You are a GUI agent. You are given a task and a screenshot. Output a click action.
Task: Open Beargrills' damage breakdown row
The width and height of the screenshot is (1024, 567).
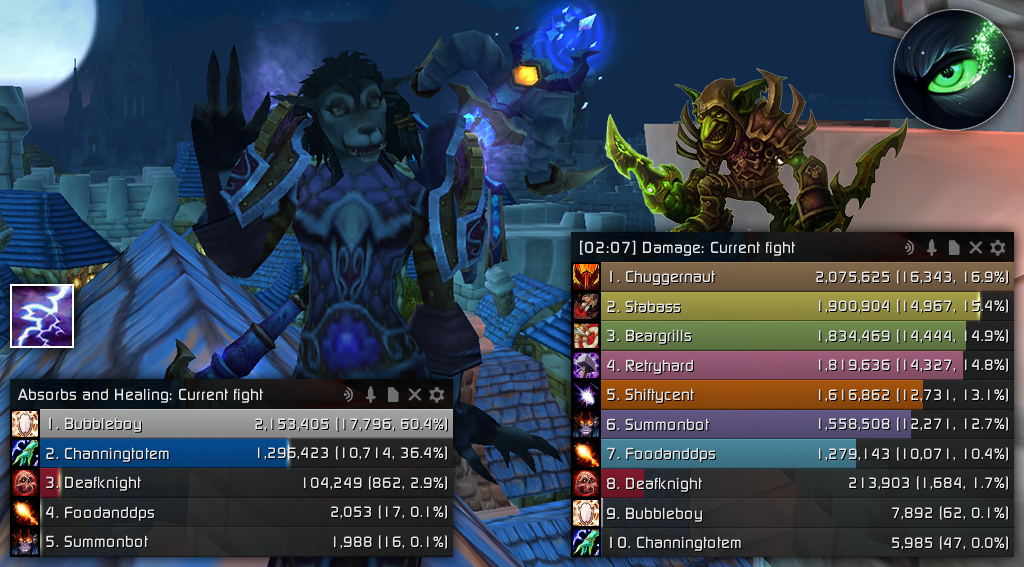792,336
